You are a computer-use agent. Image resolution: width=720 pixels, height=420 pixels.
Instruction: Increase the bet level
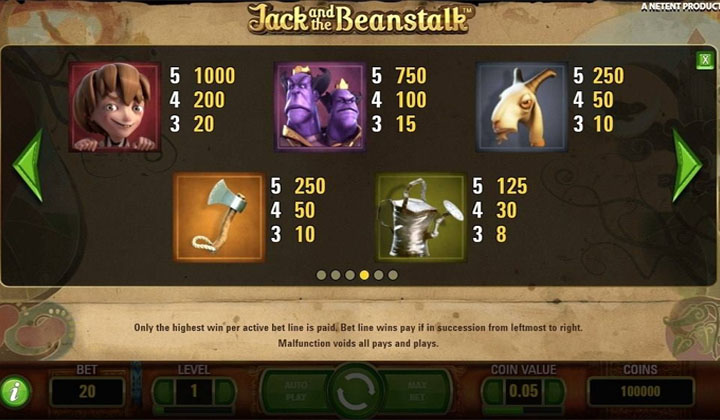(226, 392)
